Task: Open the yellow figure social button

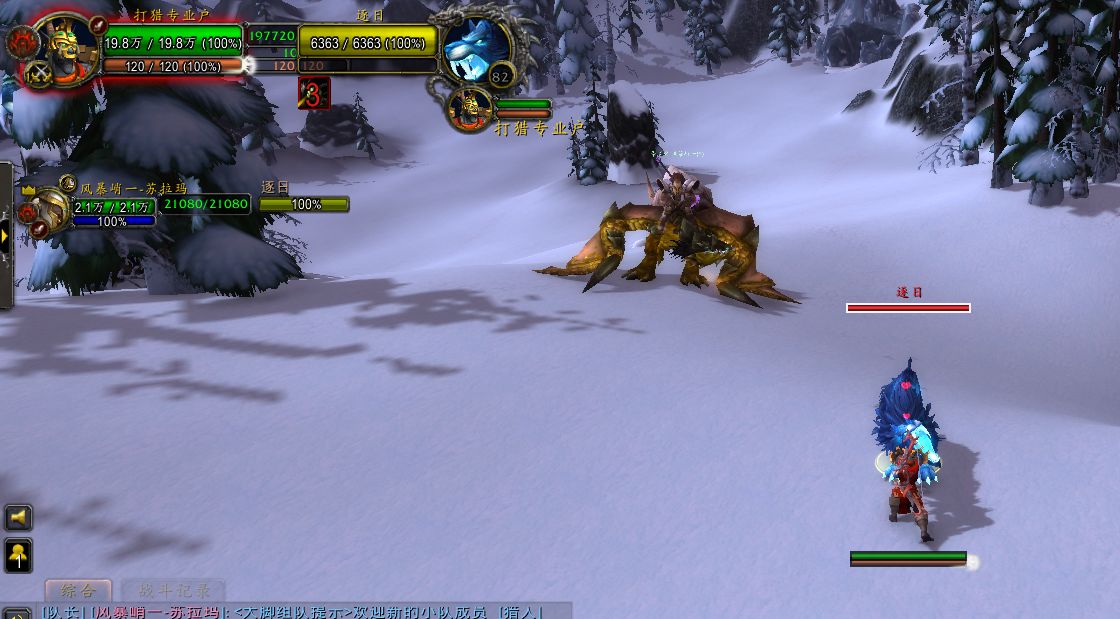Action: [x=18, y=555]
